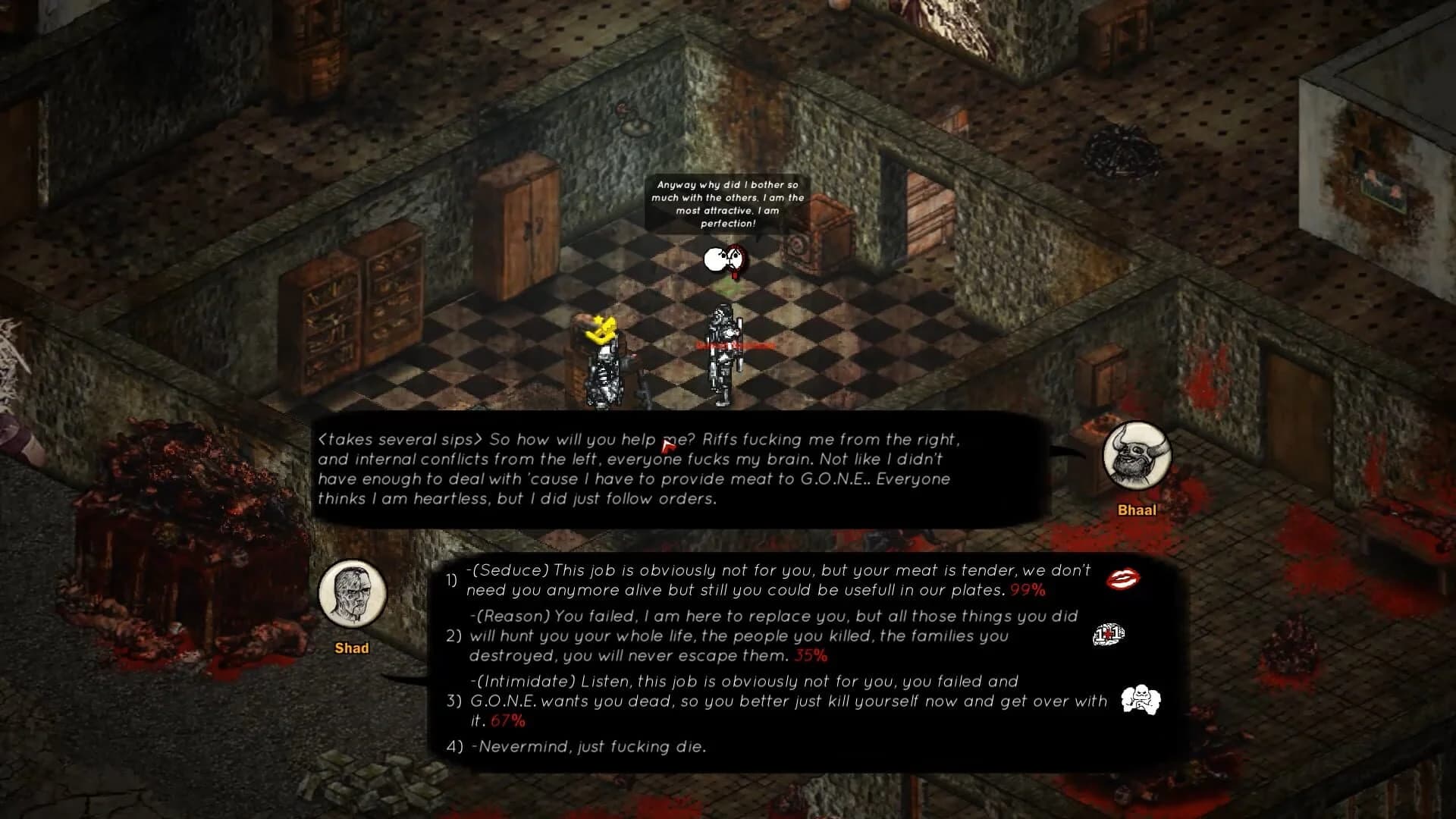Image resolution: width=1456 pixels, height=819 pixels.
Task: Click the red flag marker on the floor
Action: pyautogui.click(x=666, y=445)
